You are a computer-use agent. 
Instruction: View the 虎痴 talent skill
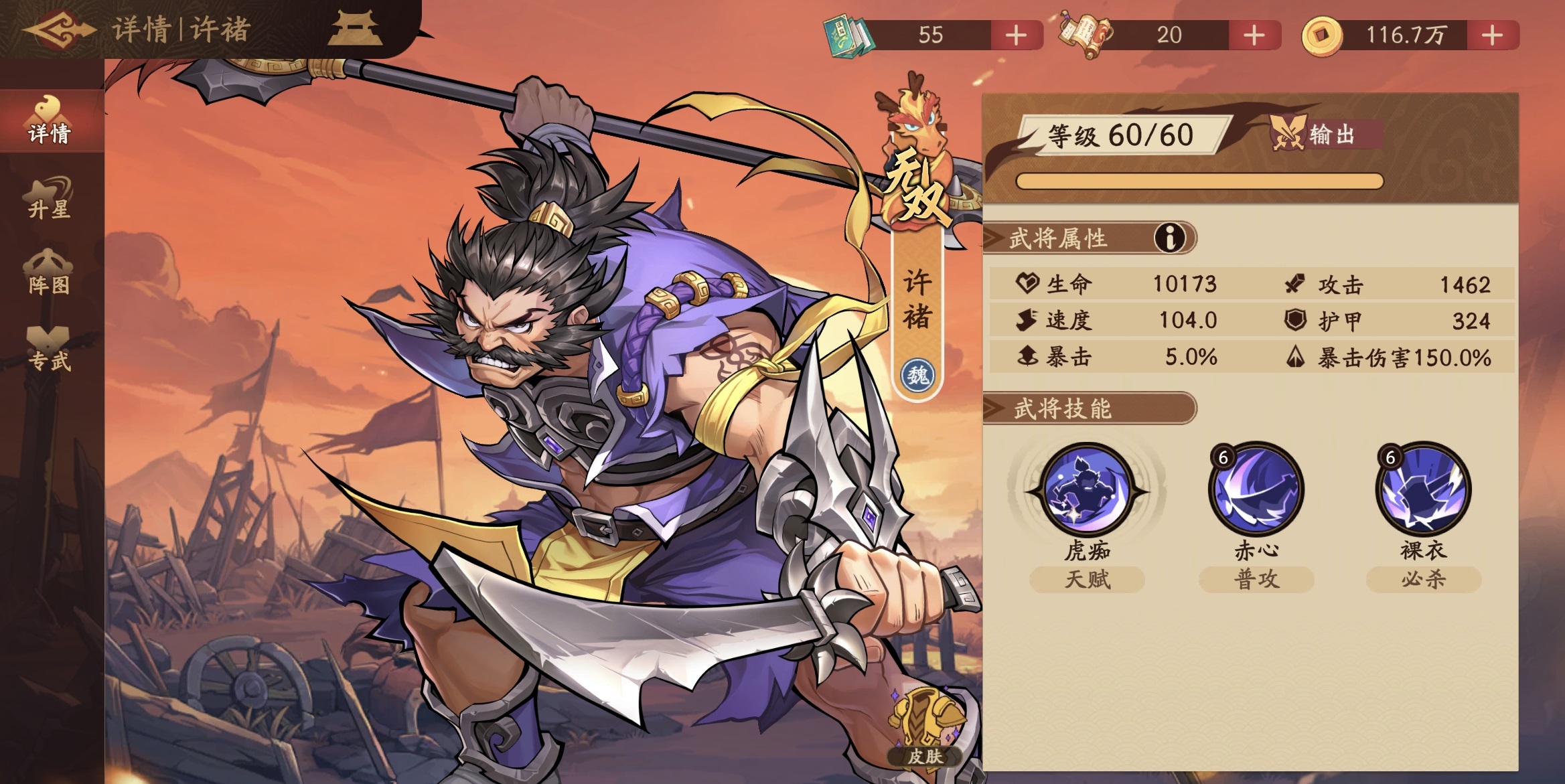[x=1087, y=490]
